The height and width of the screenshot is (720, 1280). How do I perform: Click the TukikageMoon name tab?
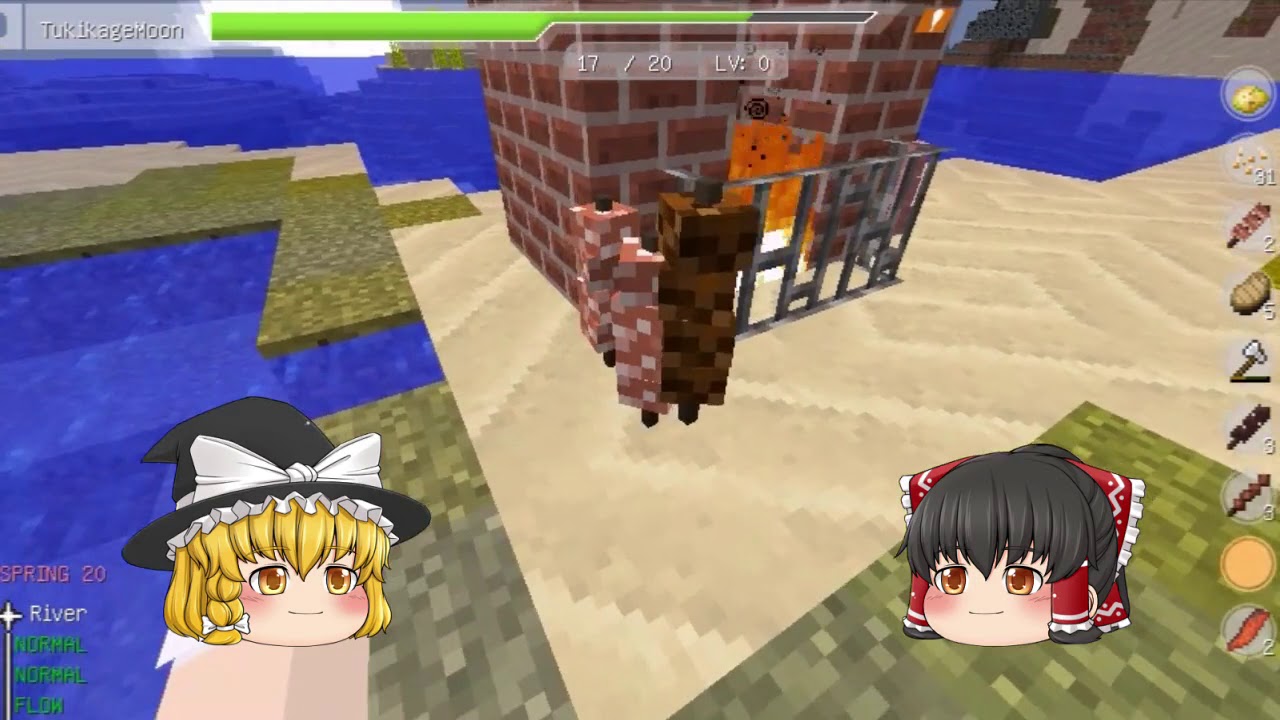pos(112,30)
